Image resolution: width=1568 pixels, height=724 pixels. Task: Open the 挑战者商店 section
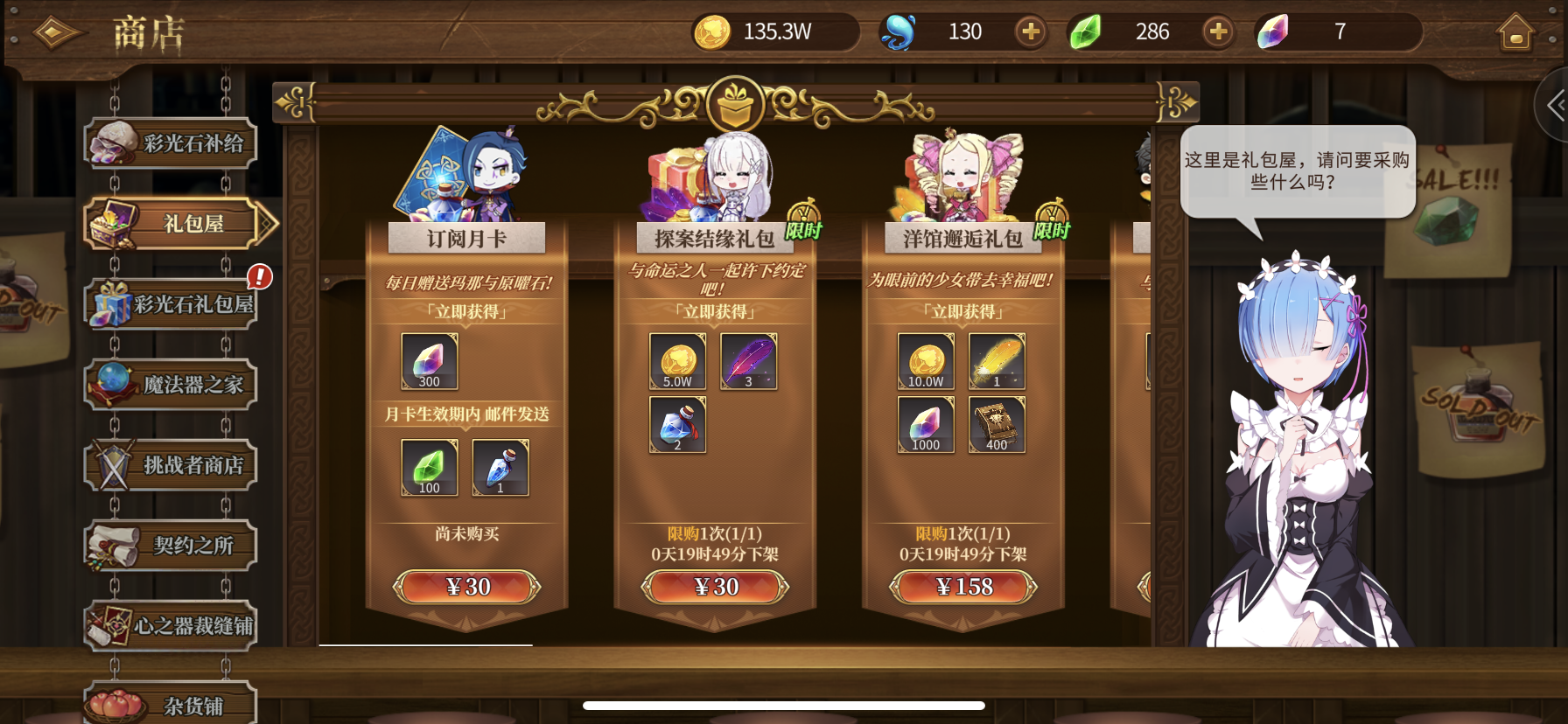pos(171,465)
